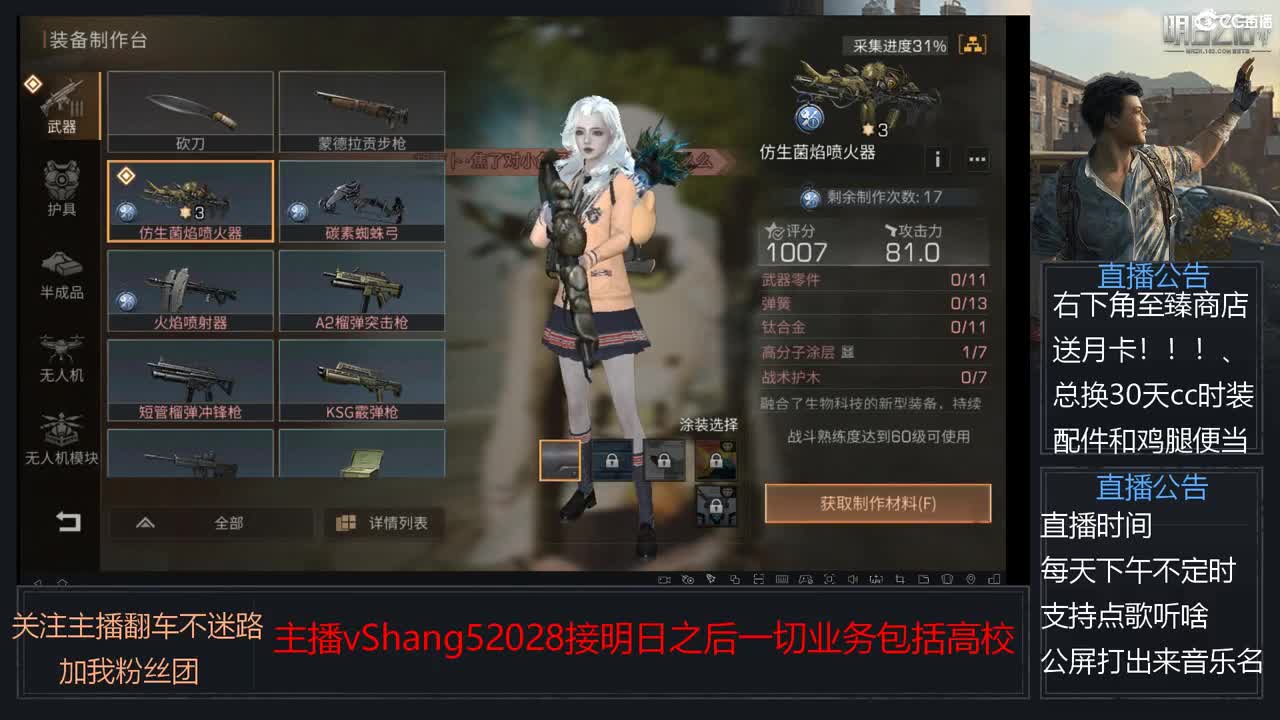Click the camera icon in the bottom toolbar

(665, 578)
